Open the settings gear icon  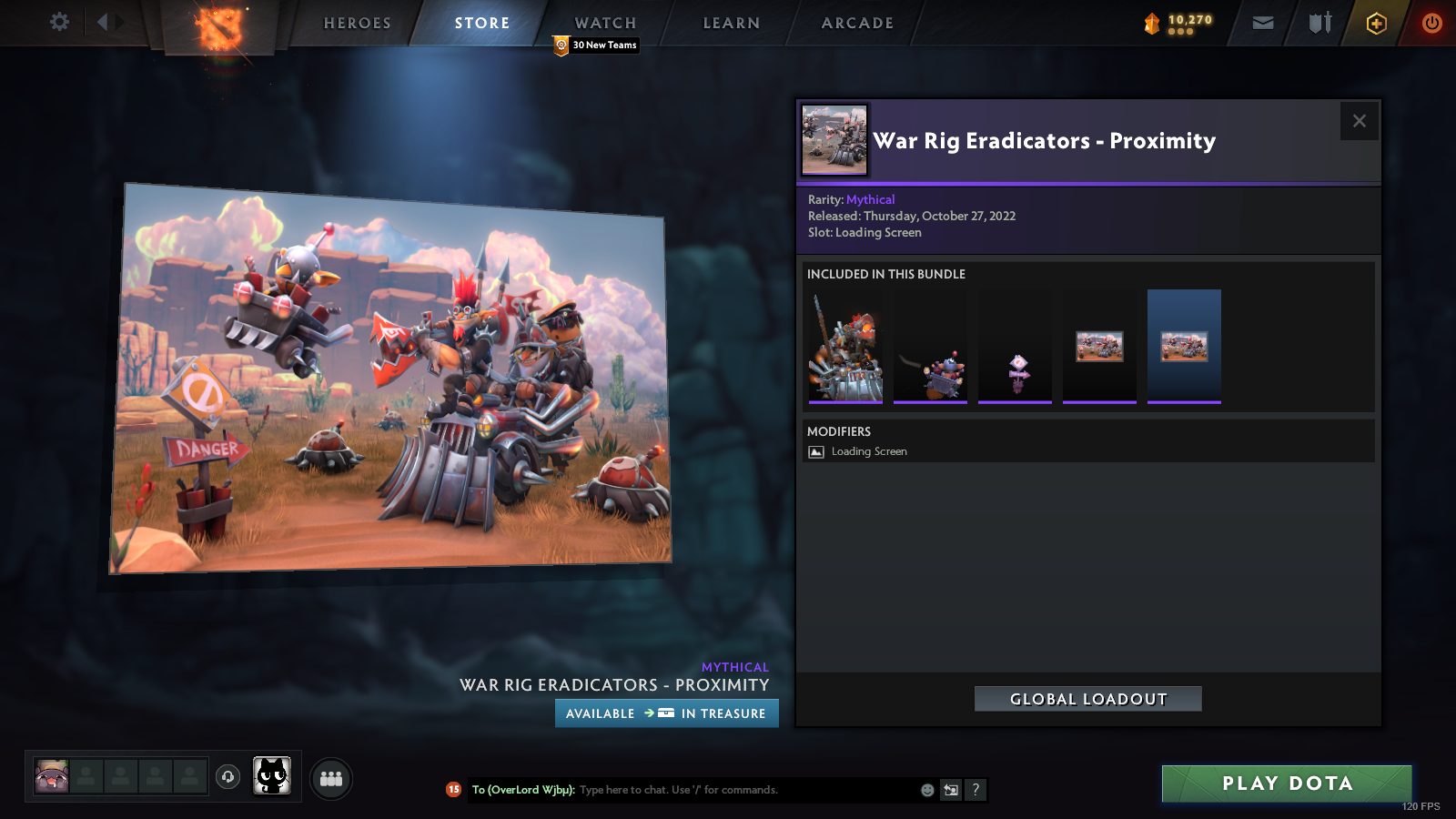[58, 23]
